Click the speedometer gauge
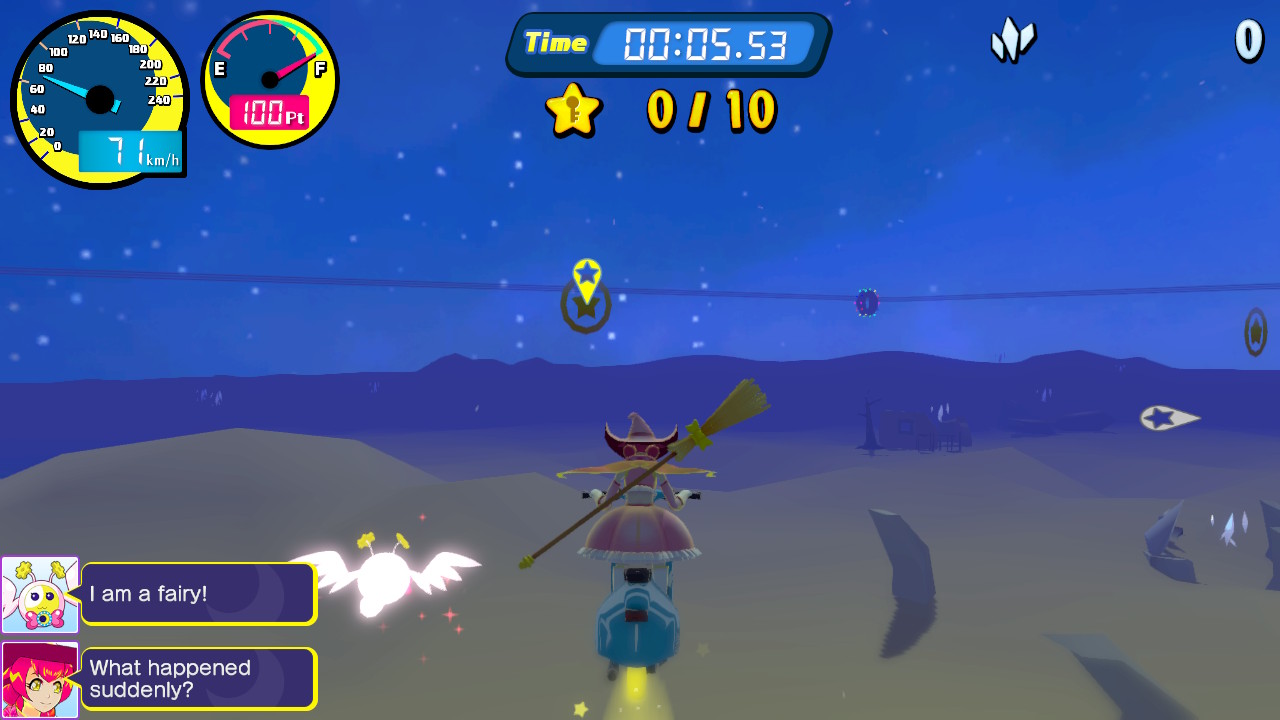 click(99, 99)
